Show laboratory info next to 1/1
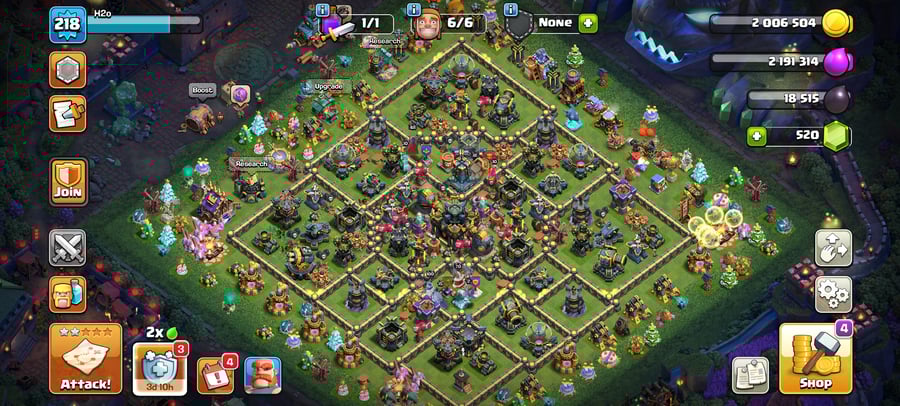Screen dimensions: 900x406 pyautogui.click(x=323, y=10)
